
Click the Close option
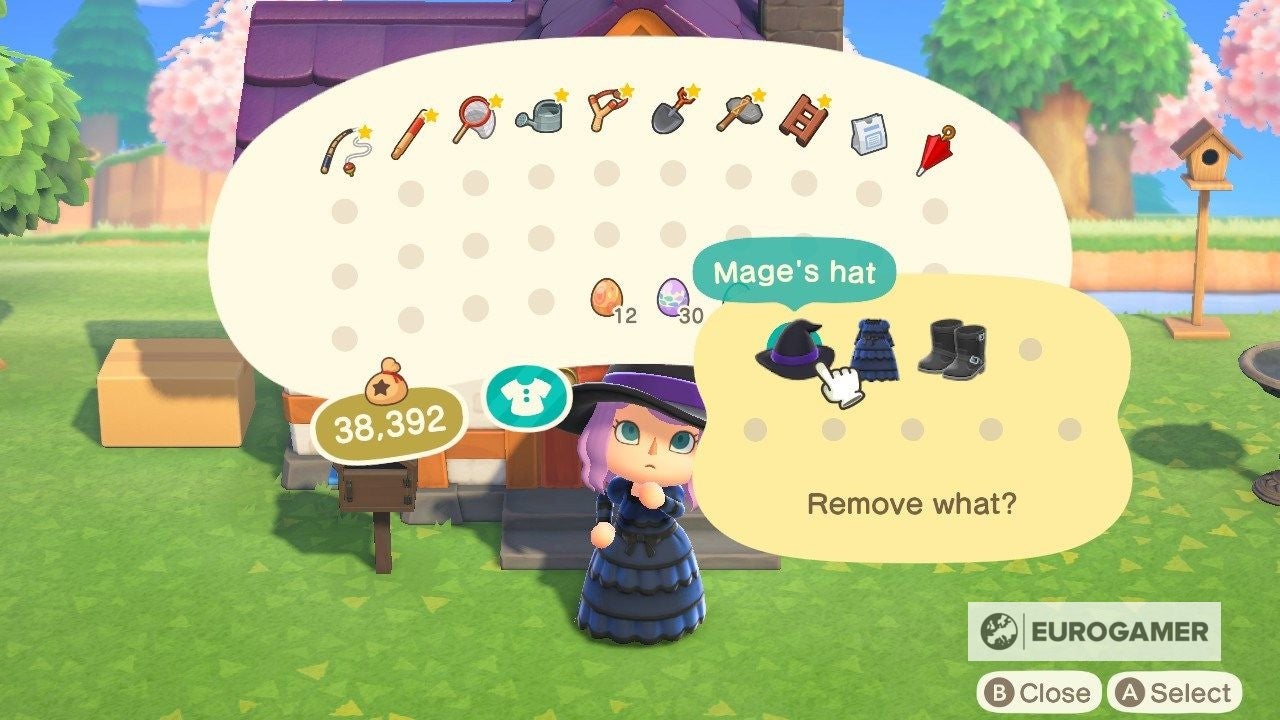(1040, 692)
